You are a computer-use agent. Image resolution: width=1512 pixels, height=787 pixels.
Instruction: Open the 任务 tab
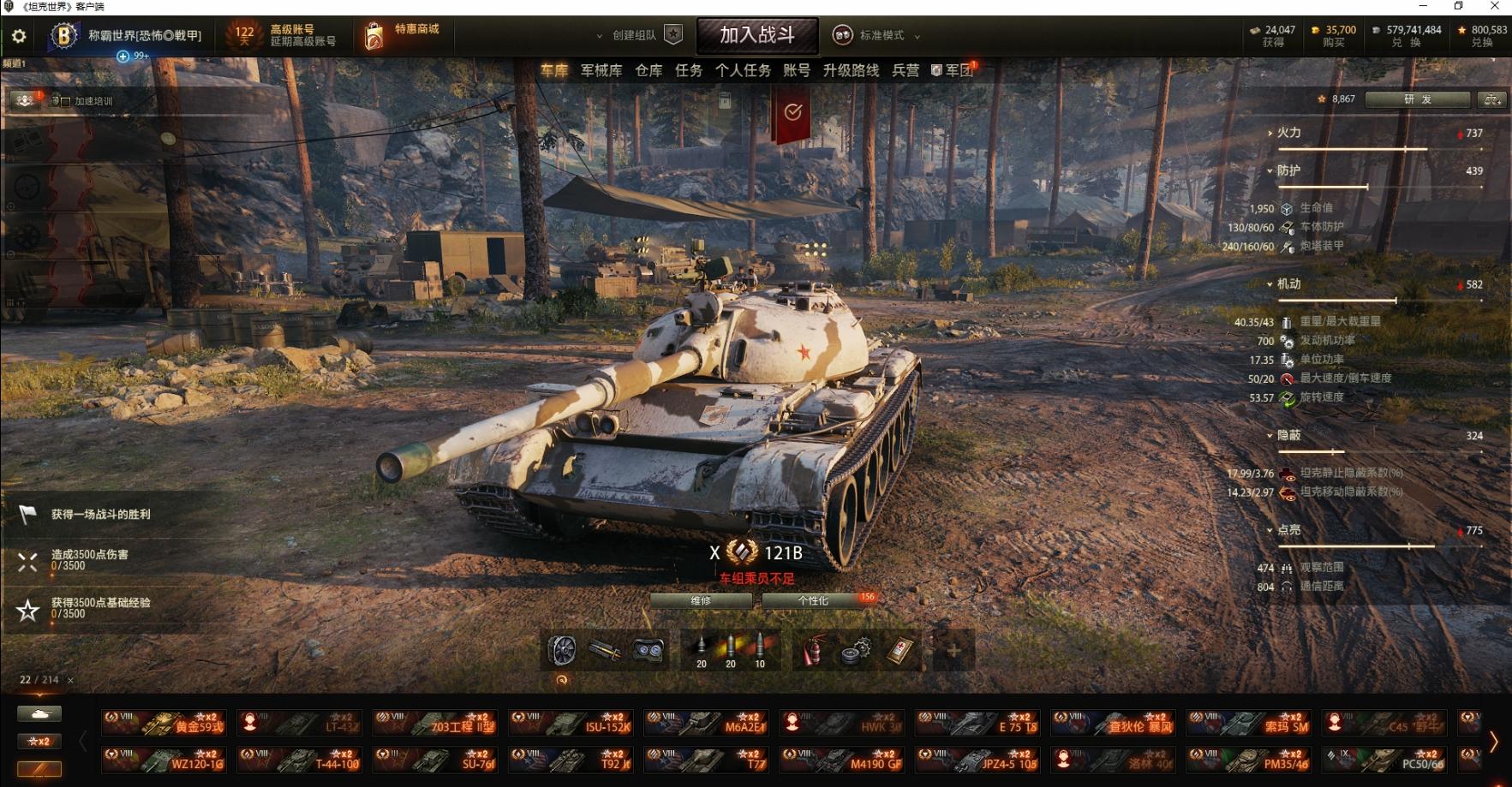coord(689,70)
